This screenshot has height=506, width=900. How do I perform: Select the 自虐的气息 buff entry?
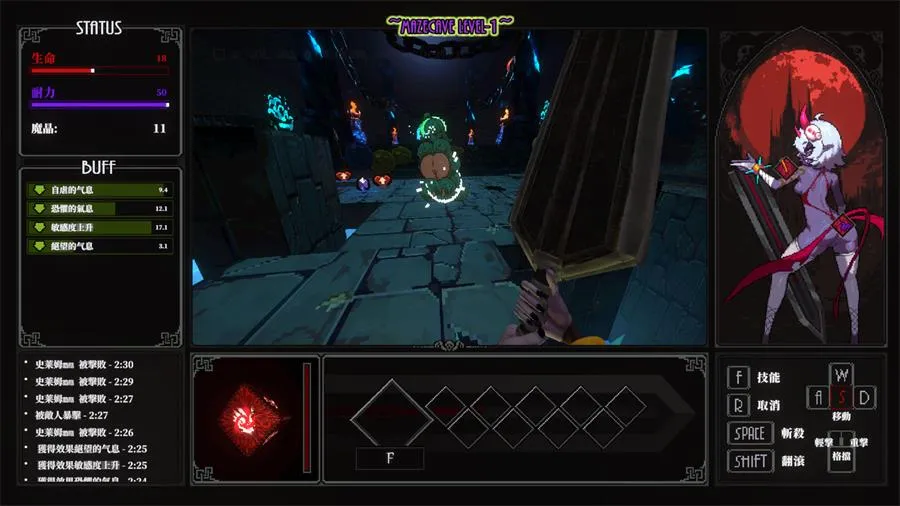coord(97,190)
